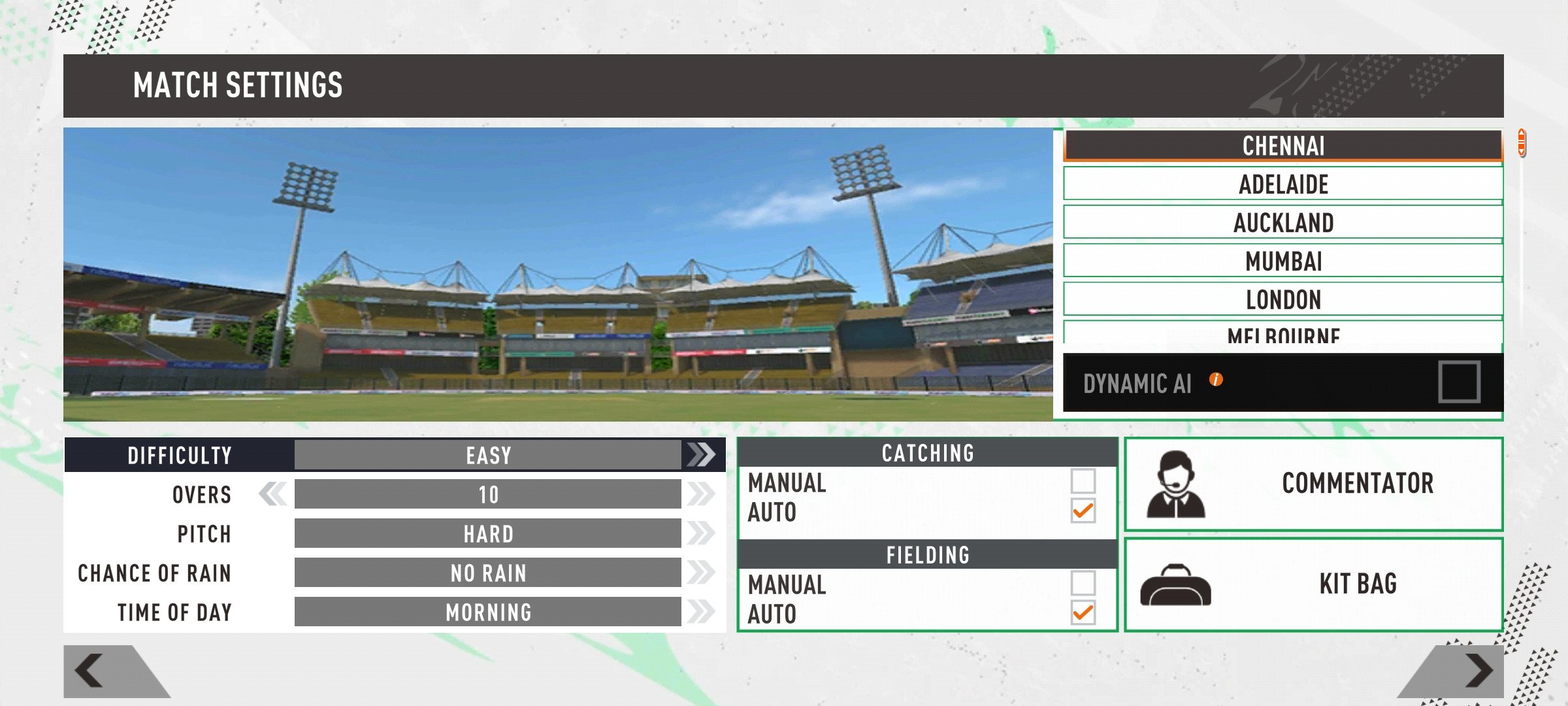
Task: Tick the auto catching checkbox
Action: coord(1083,511)
